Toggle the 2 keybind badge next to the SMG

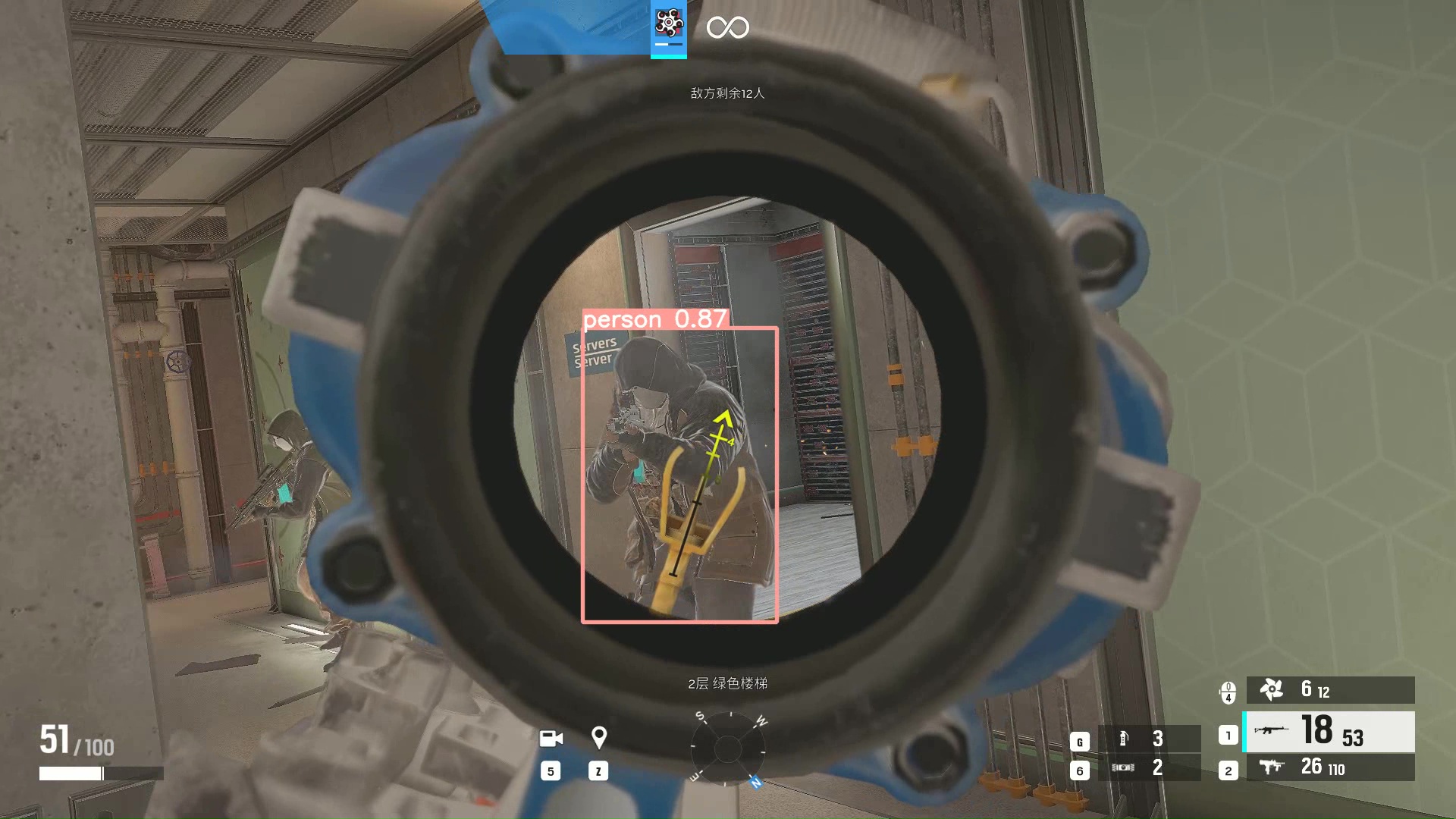pos(1229,770)
